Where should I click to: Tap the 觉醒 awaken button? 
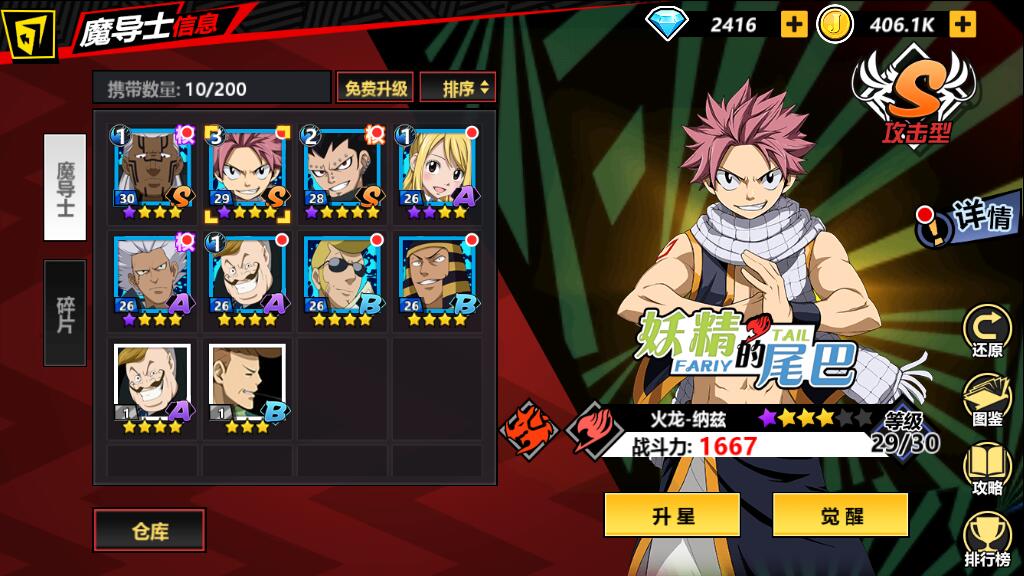tap(840, 515)
